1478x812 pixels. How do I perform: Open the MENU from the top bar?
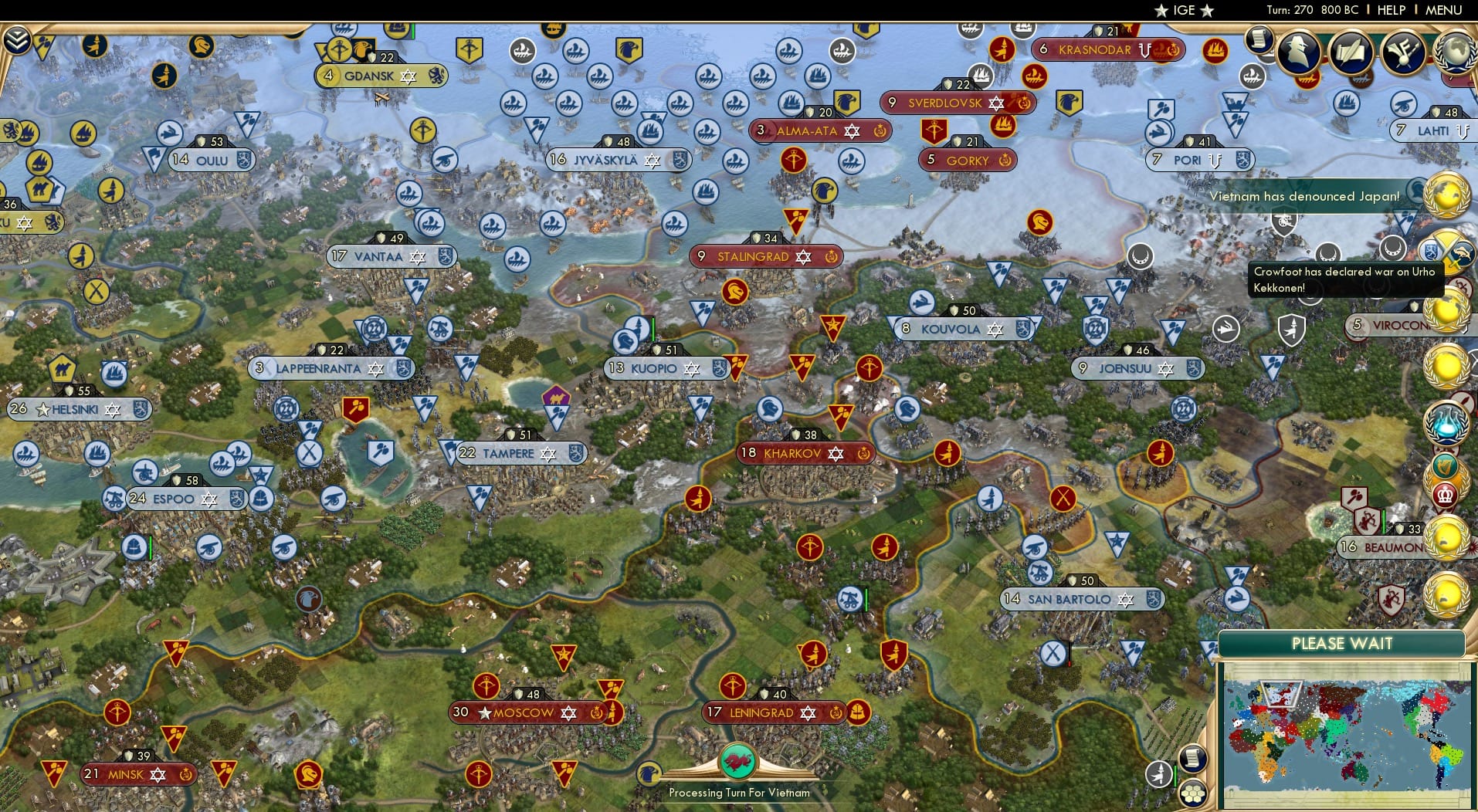point(1442,10)
